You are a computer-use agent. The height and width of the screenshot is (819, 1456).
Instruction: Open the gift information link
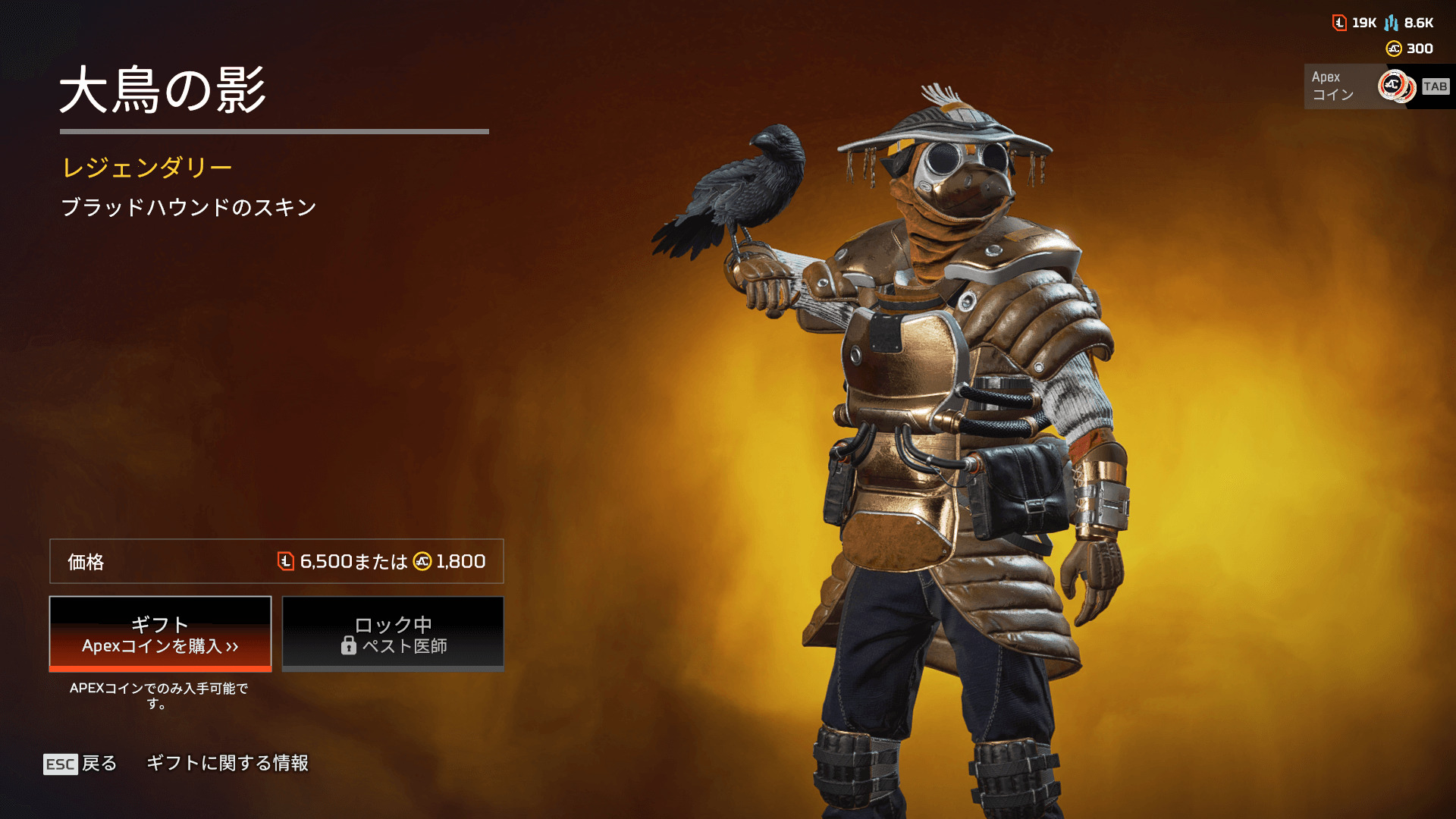(227, 763)
